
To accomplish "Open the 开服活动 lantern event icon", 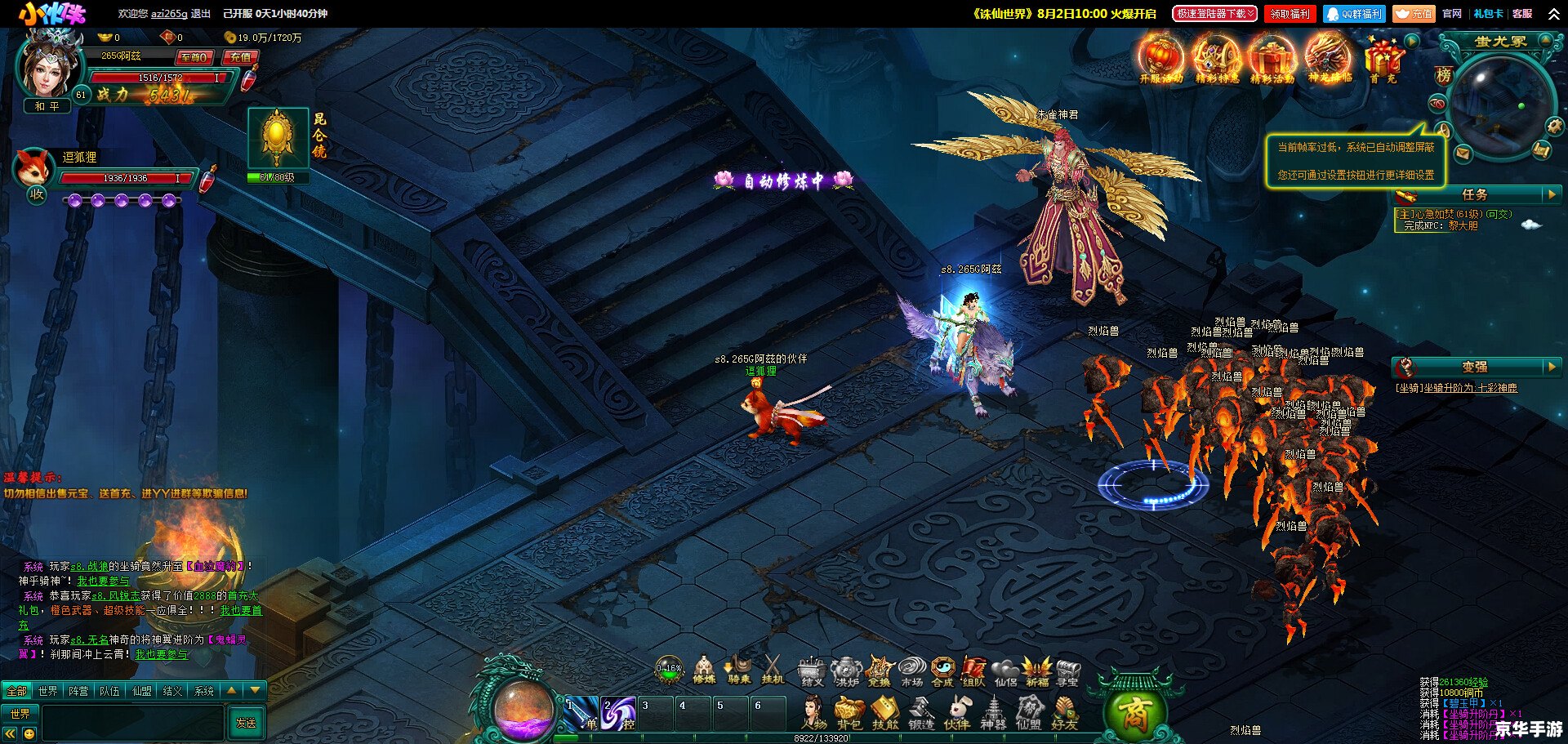I will click(1161, 58).
